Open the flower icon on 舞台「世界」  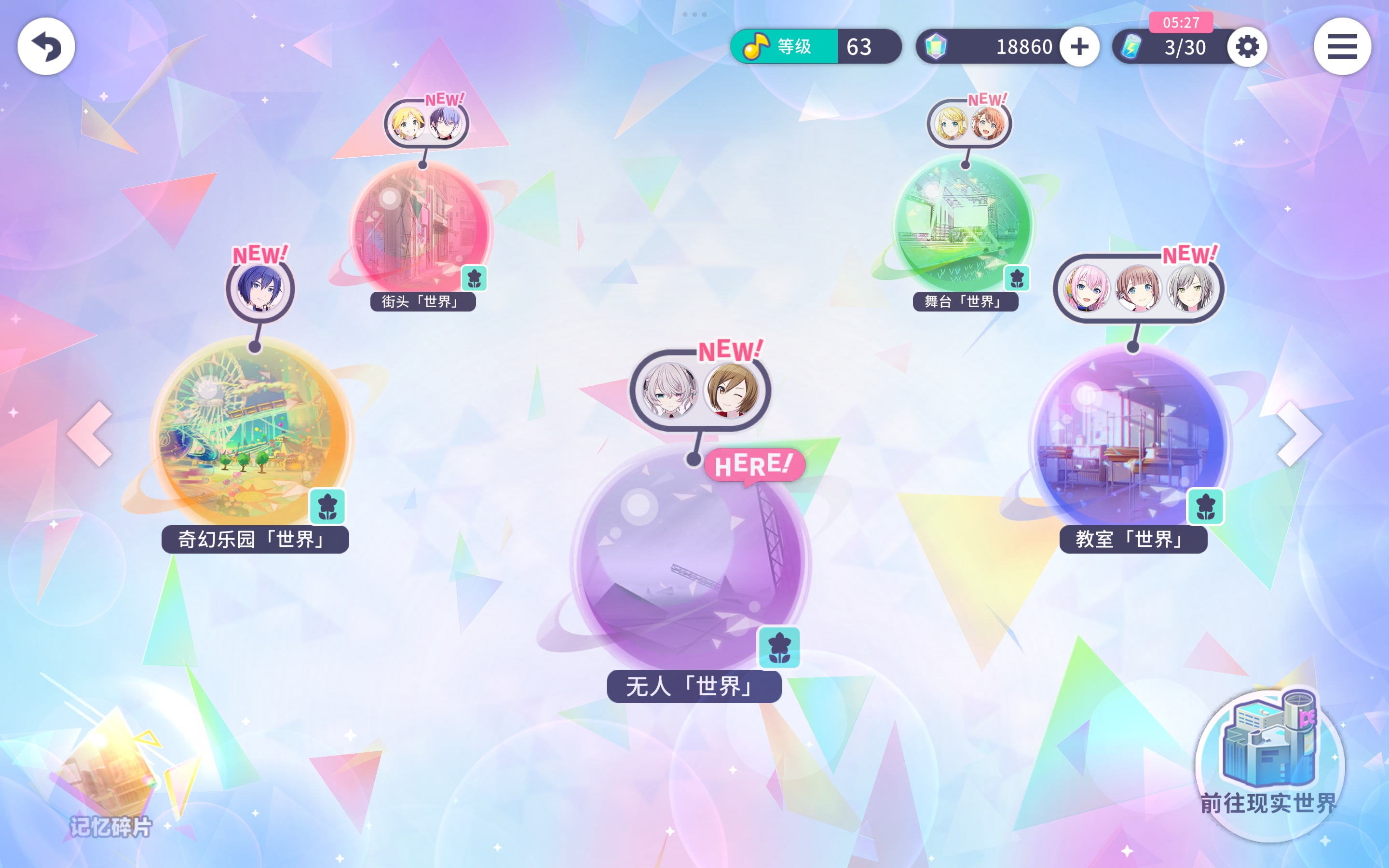click(1017, 278)
